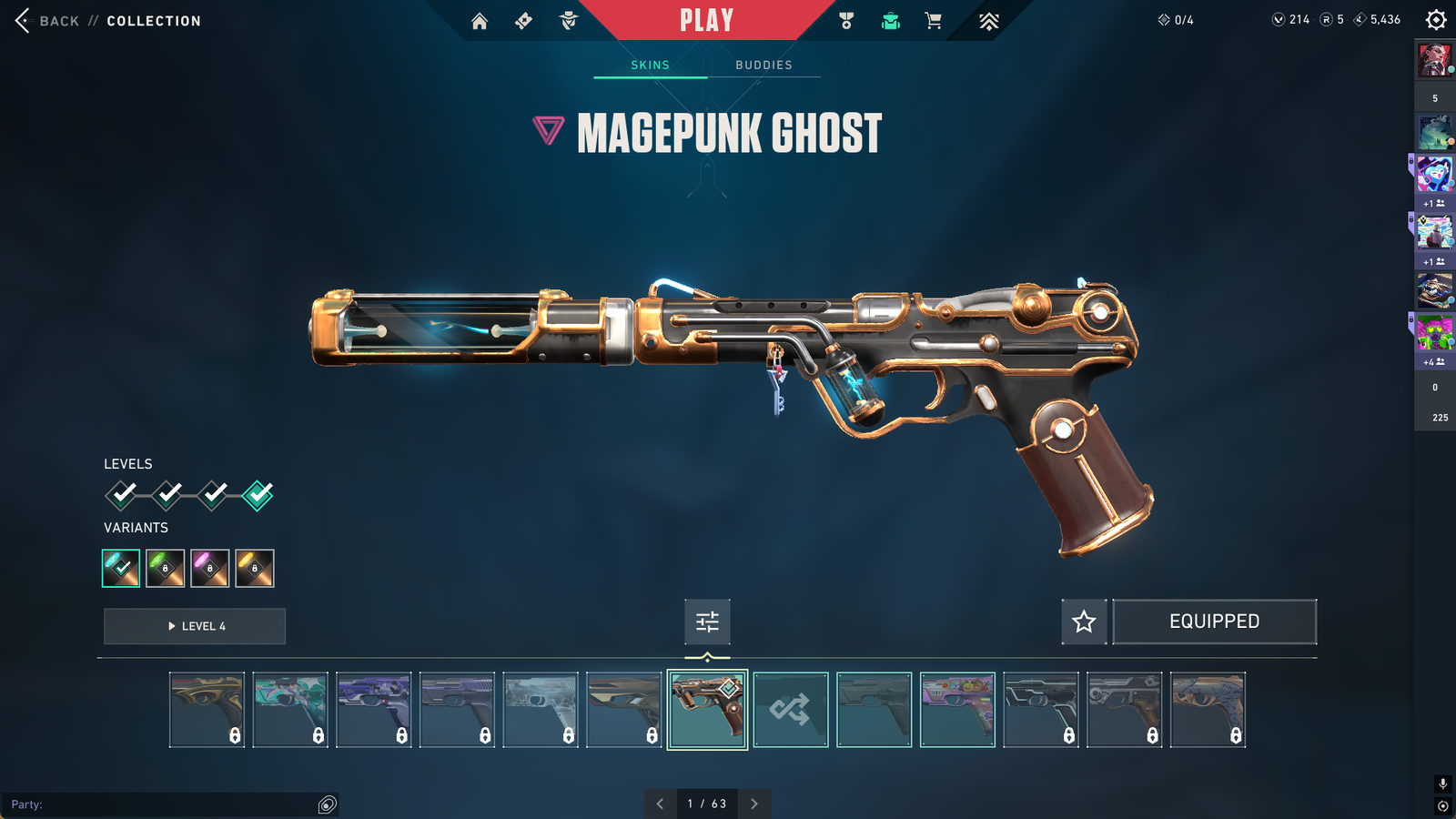Image resolution: width=1456 pixels, height=819 pixels.
Task: Pick the yellow variant swatch
Action: click(x=255, y=569)
